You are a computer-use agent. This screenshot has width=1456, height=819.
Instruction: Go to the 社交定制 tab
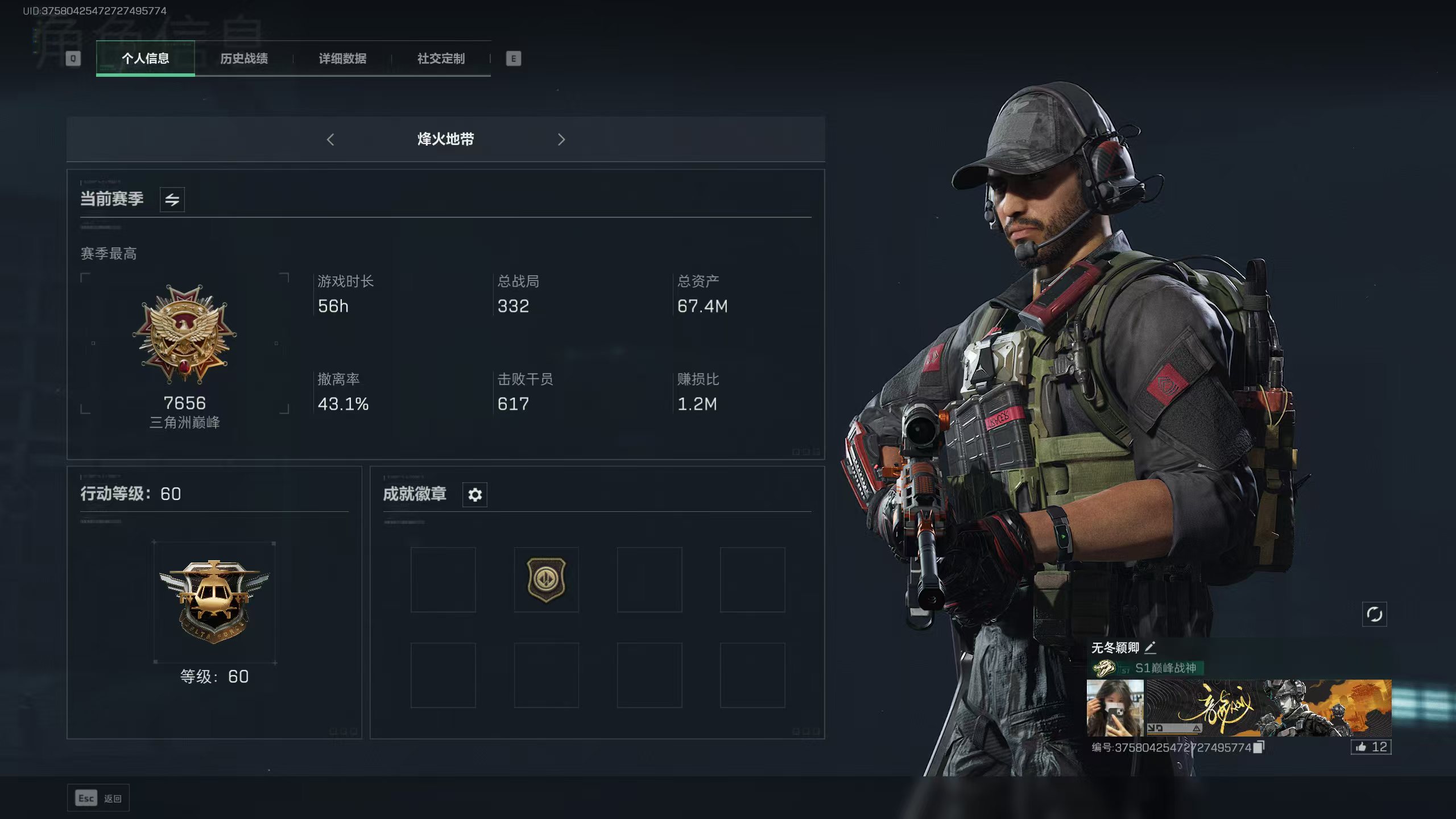tap(441, 58)
